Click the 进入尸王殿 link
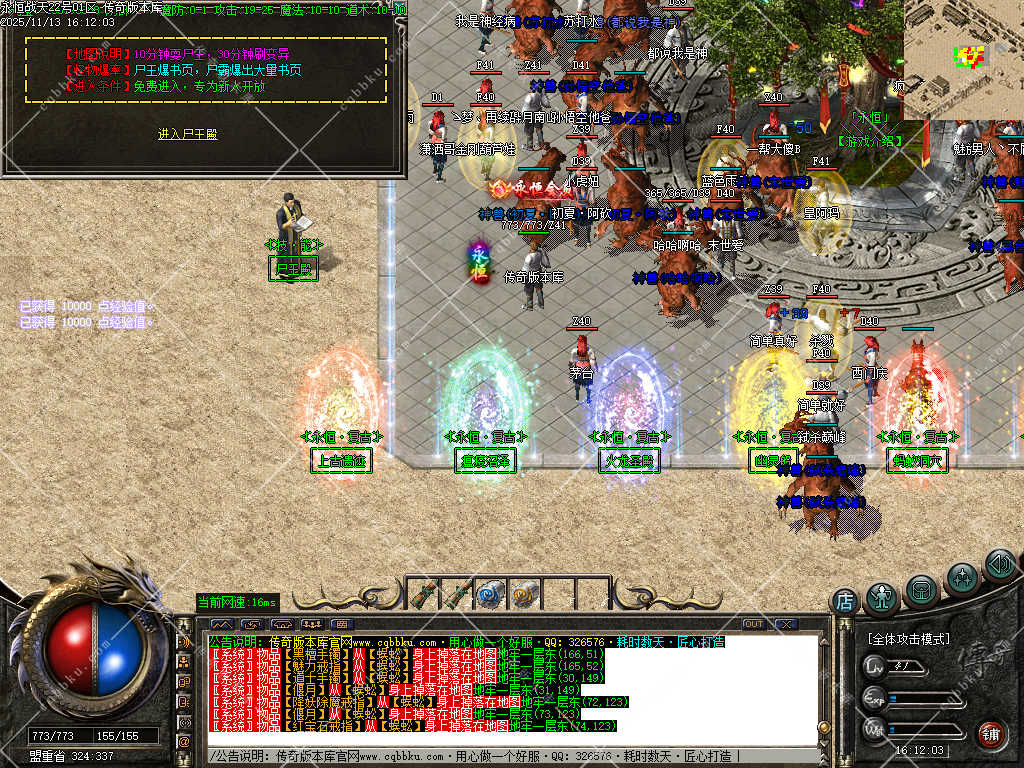1024x768 pixels. 187,134
